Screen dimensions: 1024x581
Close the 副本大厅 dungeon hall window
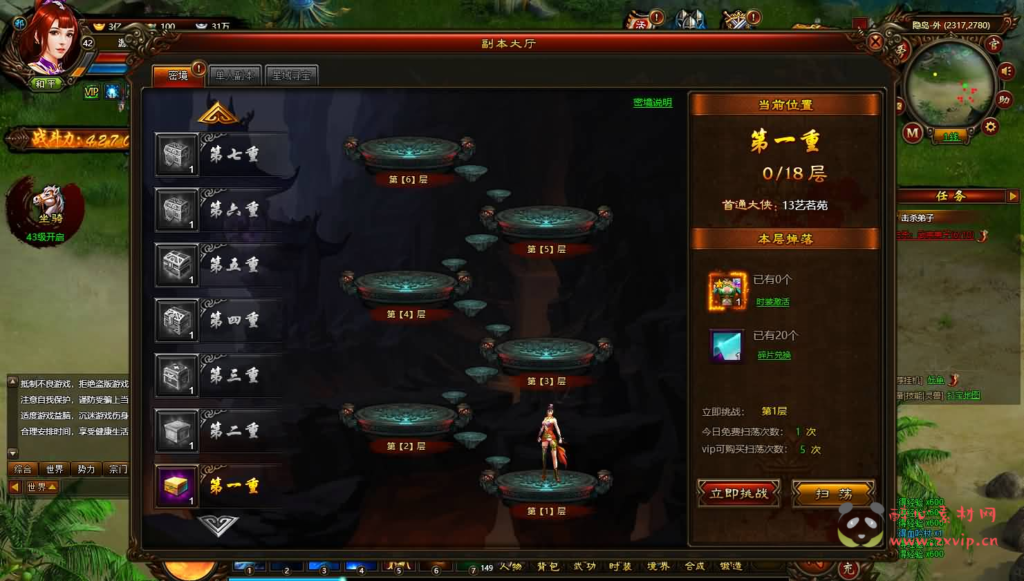coord(875,42)
